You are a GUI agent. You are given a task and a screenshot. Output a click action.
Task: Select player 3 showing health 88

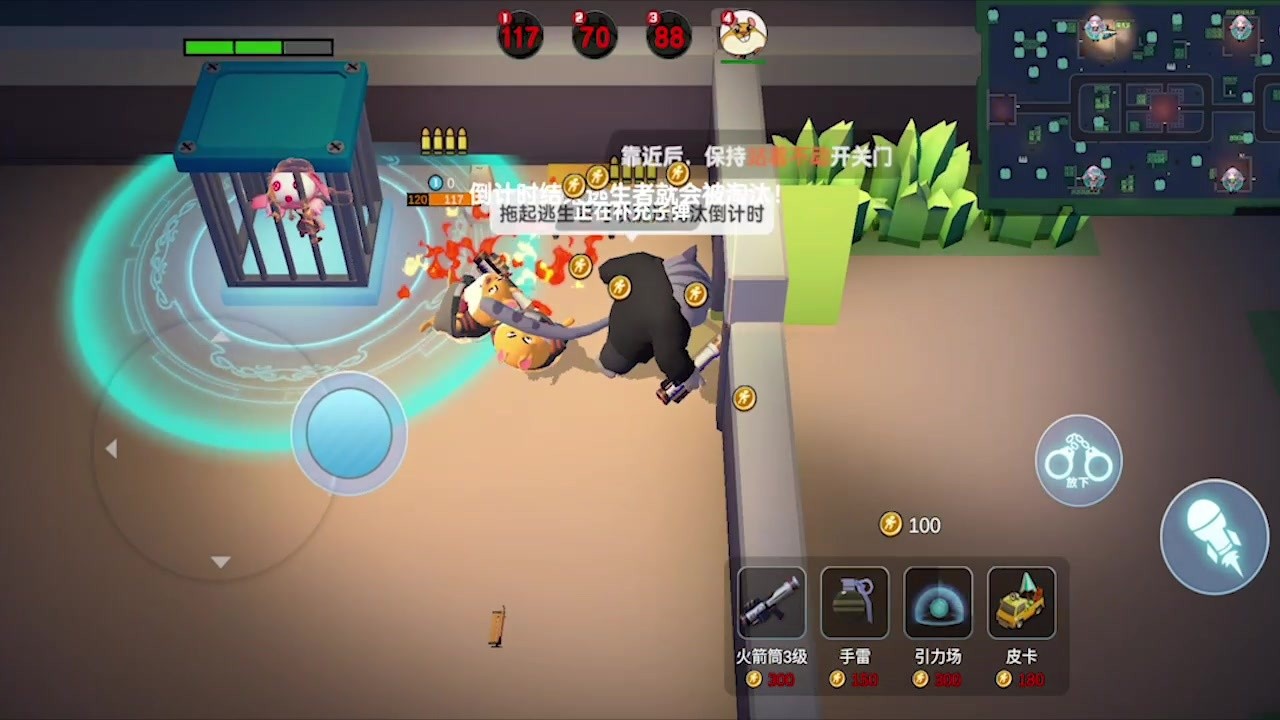668,35
